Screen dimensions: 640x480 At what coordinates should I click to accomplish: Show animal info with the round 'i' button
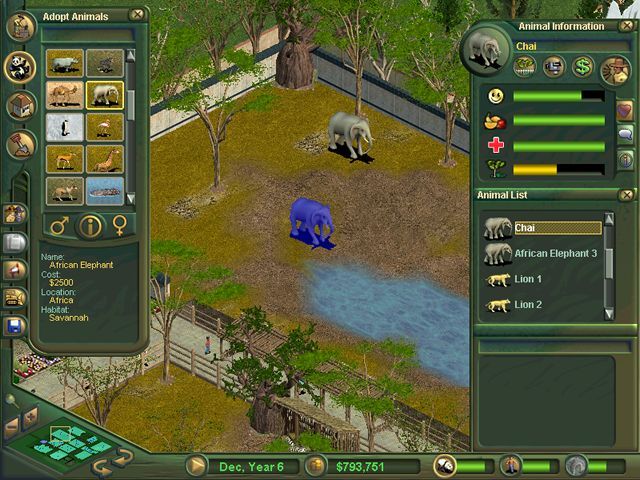89,225
